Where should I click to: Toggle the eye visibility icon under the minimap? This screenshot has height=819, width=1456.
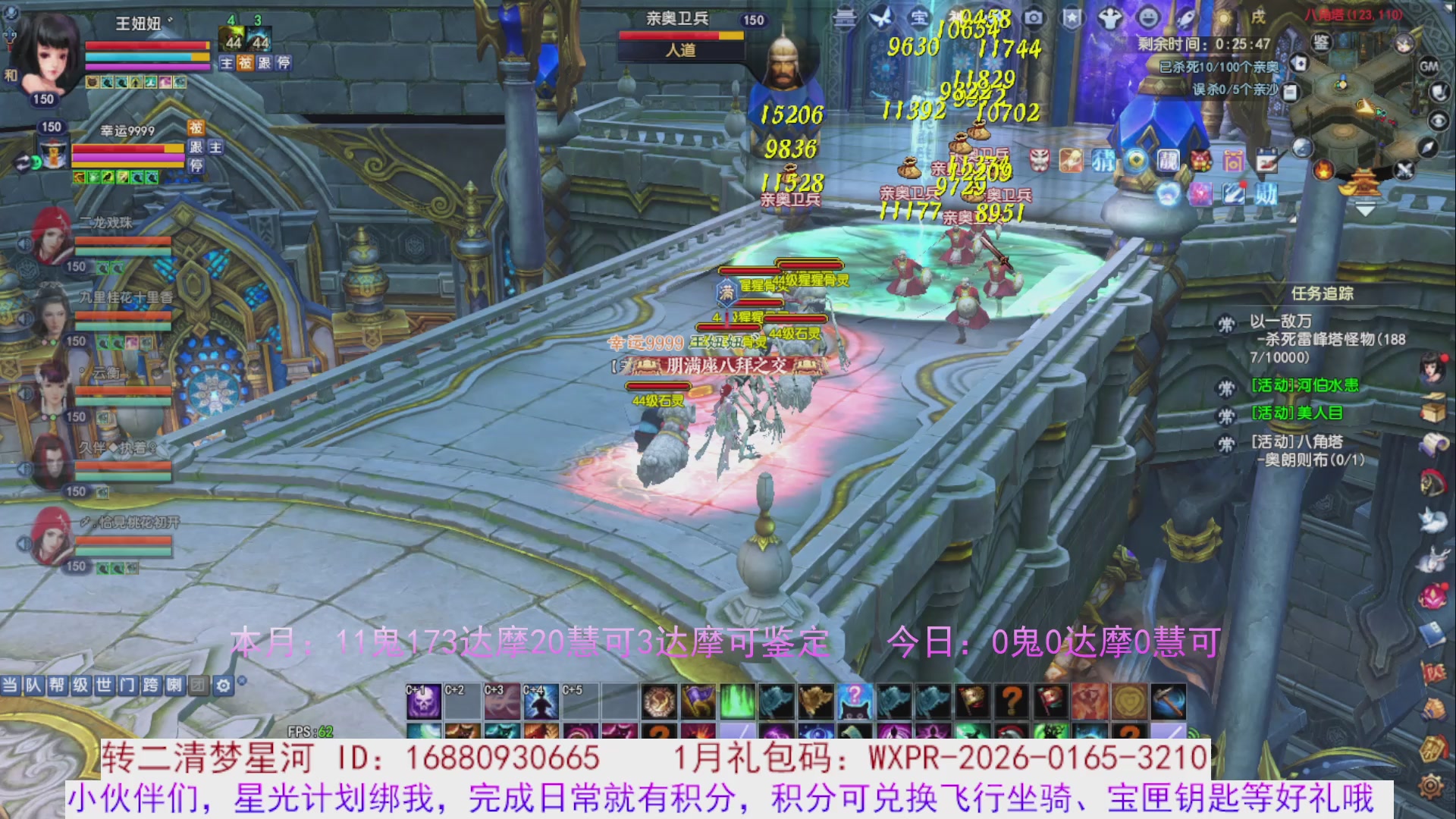1438,121
